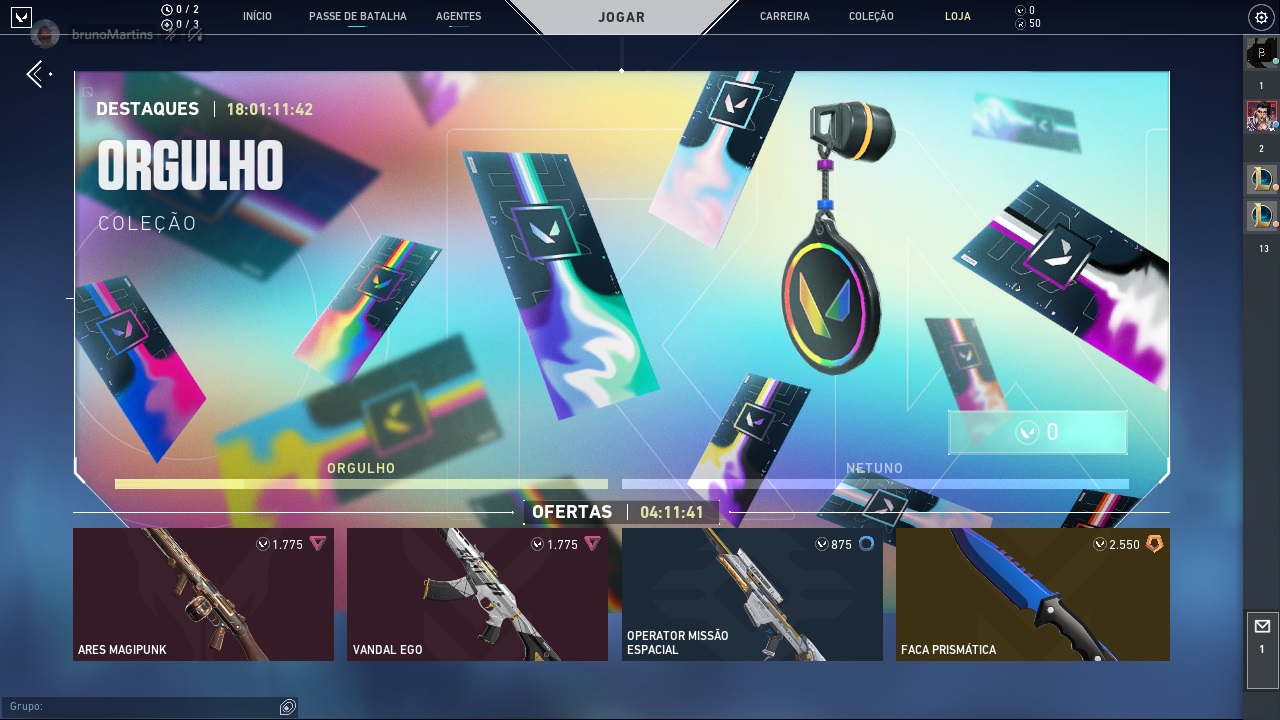1280x720 pixels.
Task: Choose the Faca Prismática offer
Action: (x=1032, y=594)
